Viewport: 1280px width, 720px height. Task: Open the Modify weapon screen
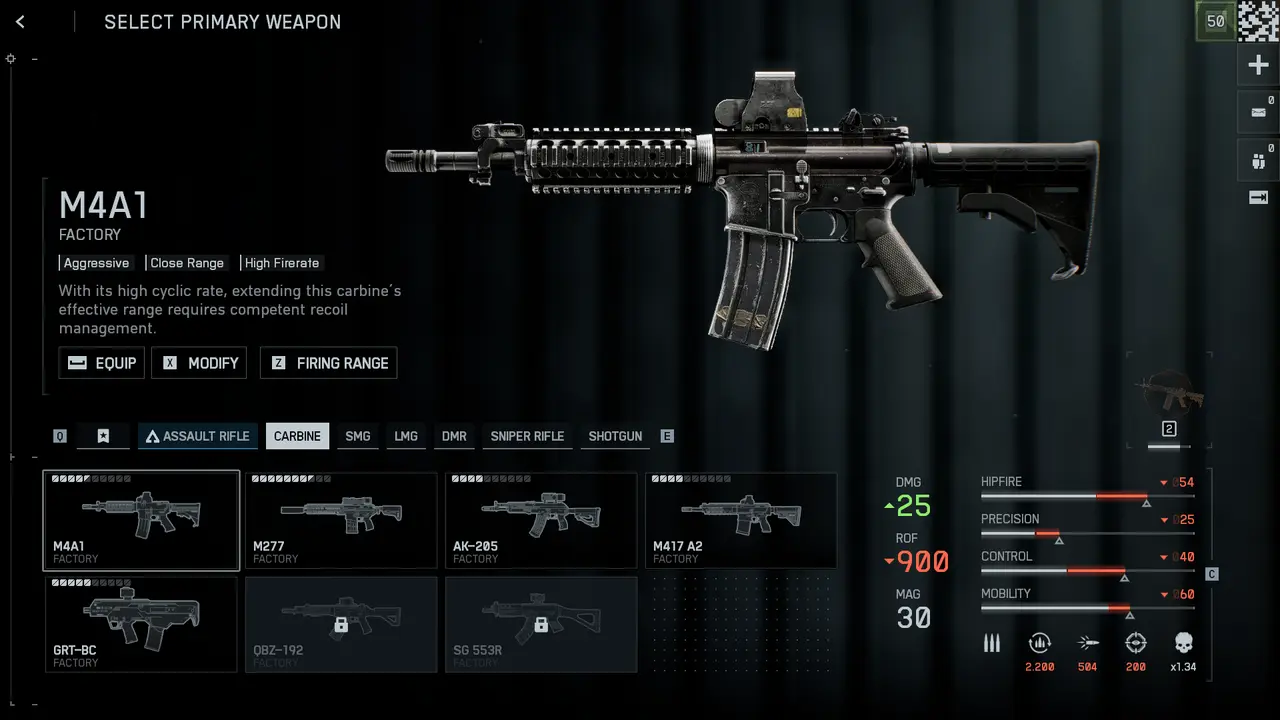[199, 363]
